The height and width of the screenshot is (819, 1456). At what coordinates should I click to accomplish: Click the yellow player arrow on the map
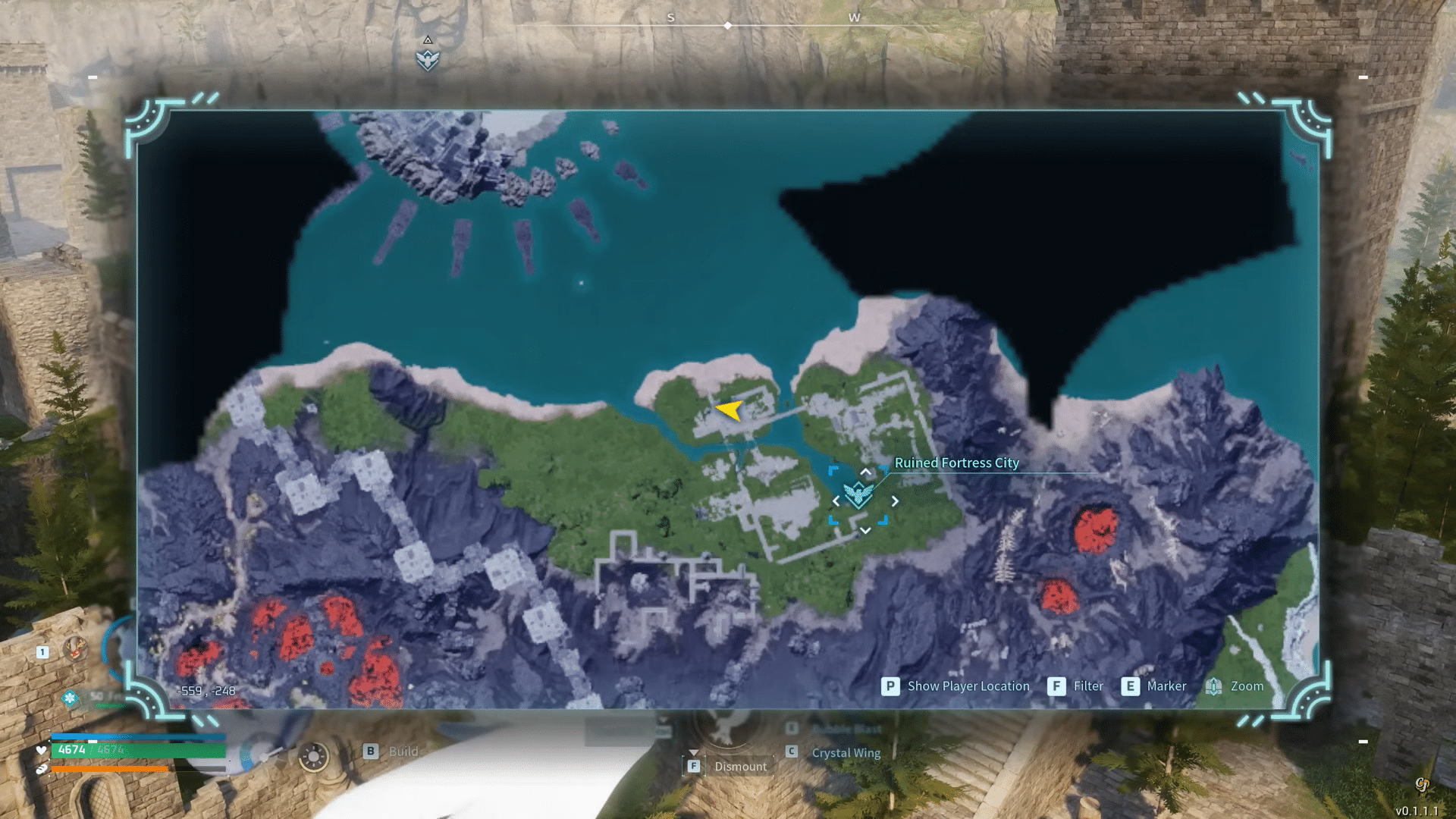click(x=730, y=412)
